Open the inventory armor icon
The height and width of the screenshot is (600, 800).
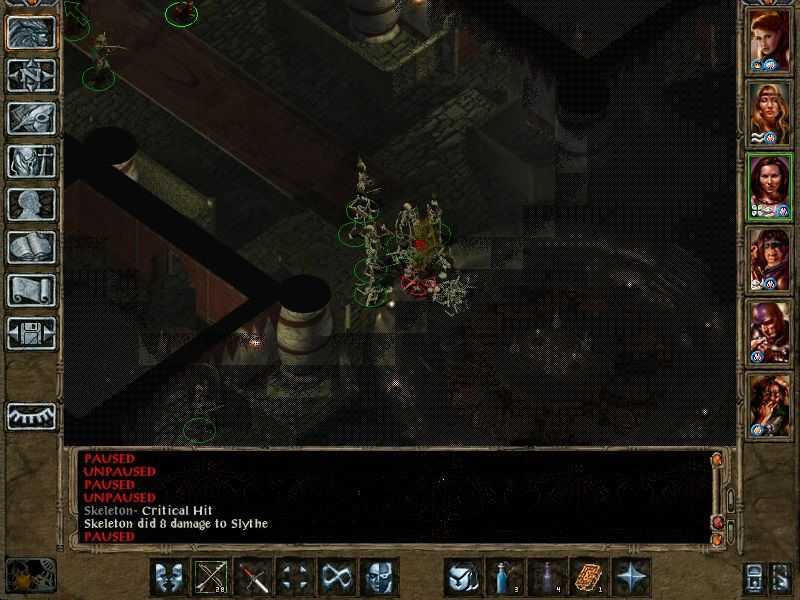click(x=31, y=161)
